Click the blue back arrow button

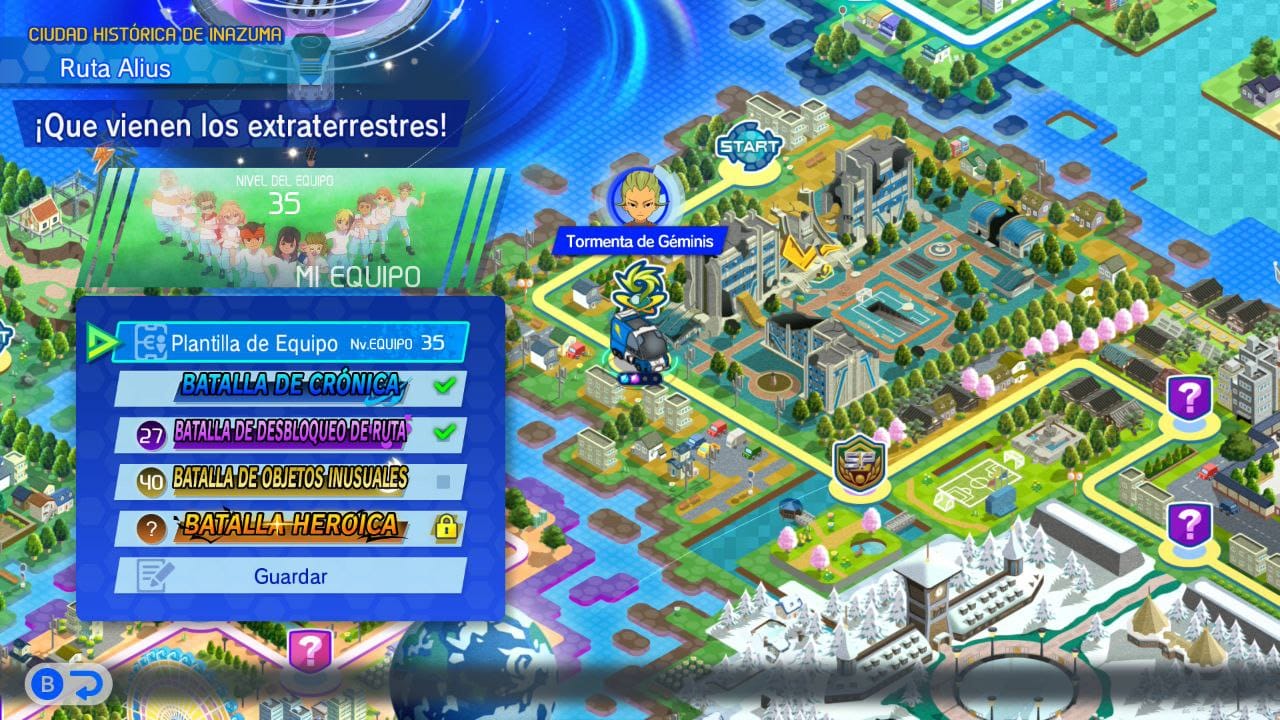[90, 684]
